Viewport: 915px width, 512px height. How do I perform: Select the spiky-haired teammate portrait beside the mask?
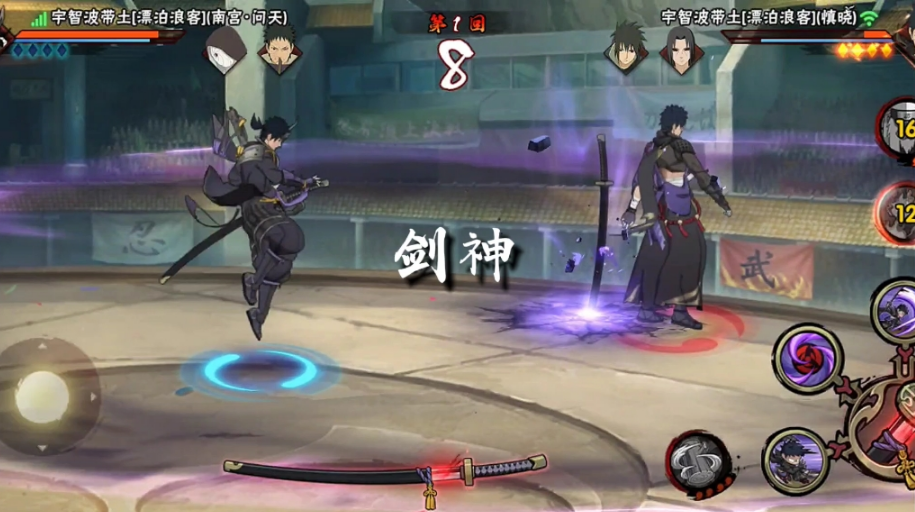tap(278, 47)
